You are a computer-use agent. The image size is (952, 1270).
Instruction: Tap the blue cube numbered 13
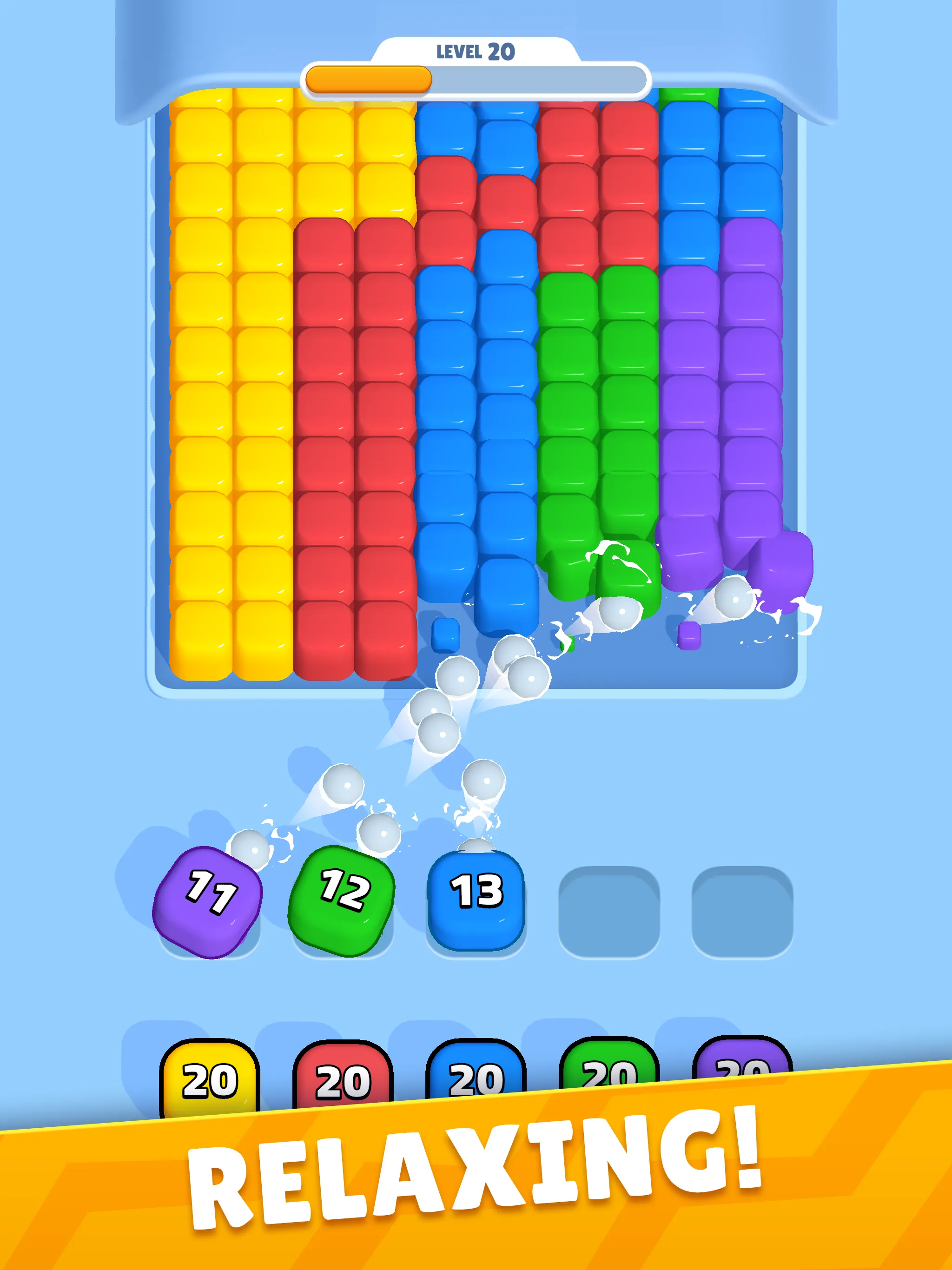(x=476, y=899)
